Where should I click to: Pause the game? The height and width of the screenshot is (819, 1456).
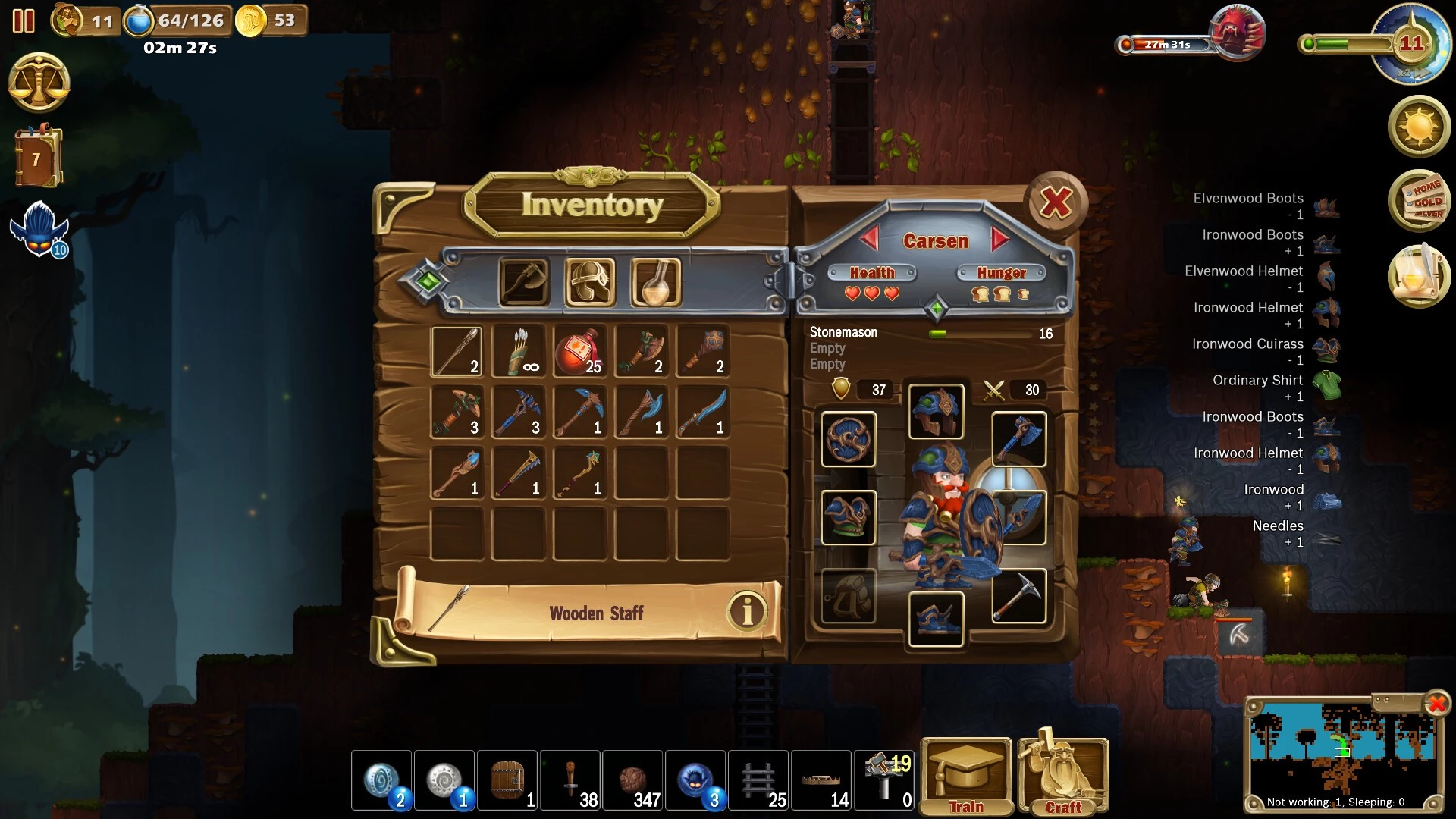(x=24, y=20)
